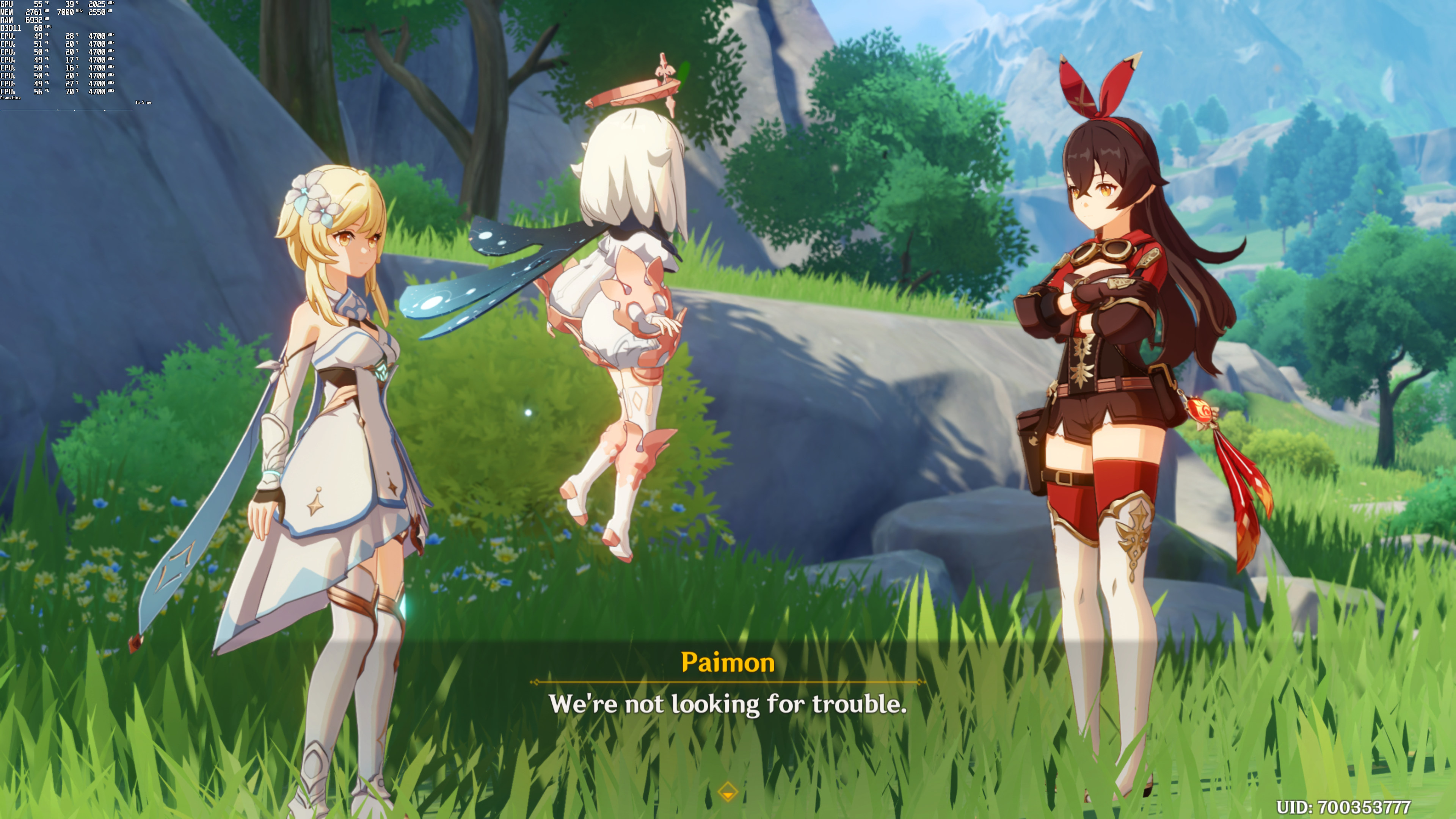Viewport: 1456px width, 819px height.
Task: Click the yellow diamond continue-dialogue arrow
Action: [x=728, y=791]
